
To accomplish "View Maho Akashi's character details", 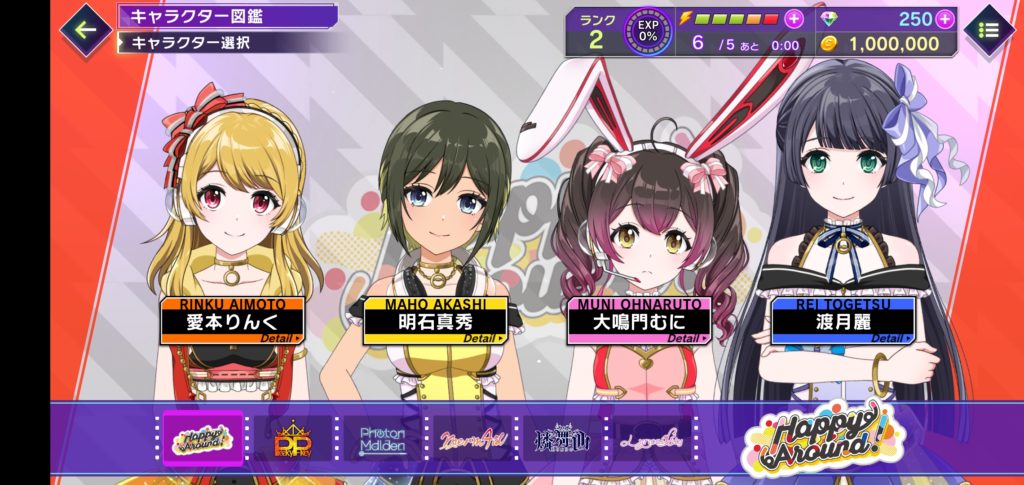I will [435, 321].
